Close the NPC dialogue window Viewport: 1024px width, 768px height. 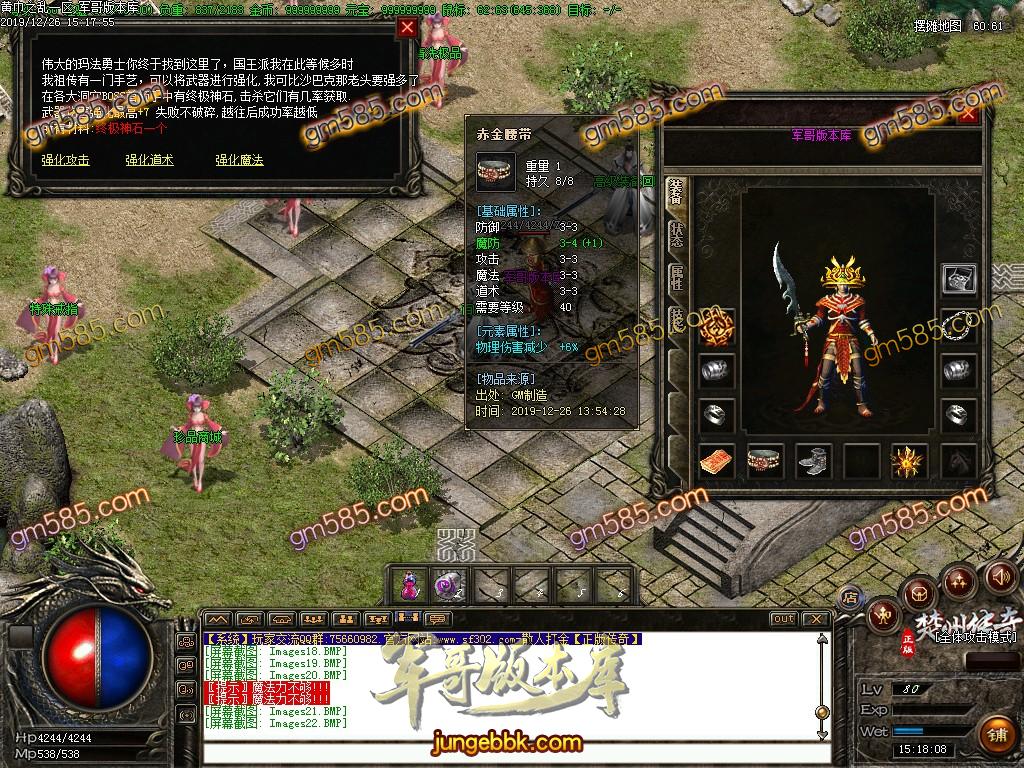(407, 29)
